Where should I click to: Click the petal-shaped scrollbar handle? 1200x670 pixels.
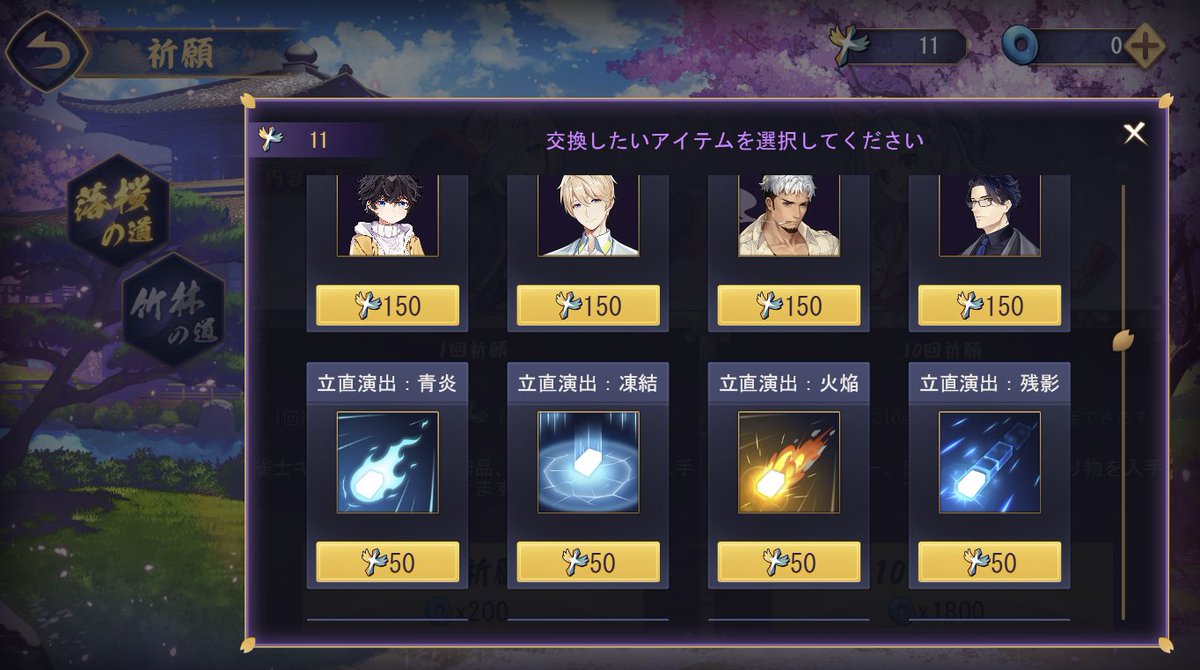coord(1122,341)
